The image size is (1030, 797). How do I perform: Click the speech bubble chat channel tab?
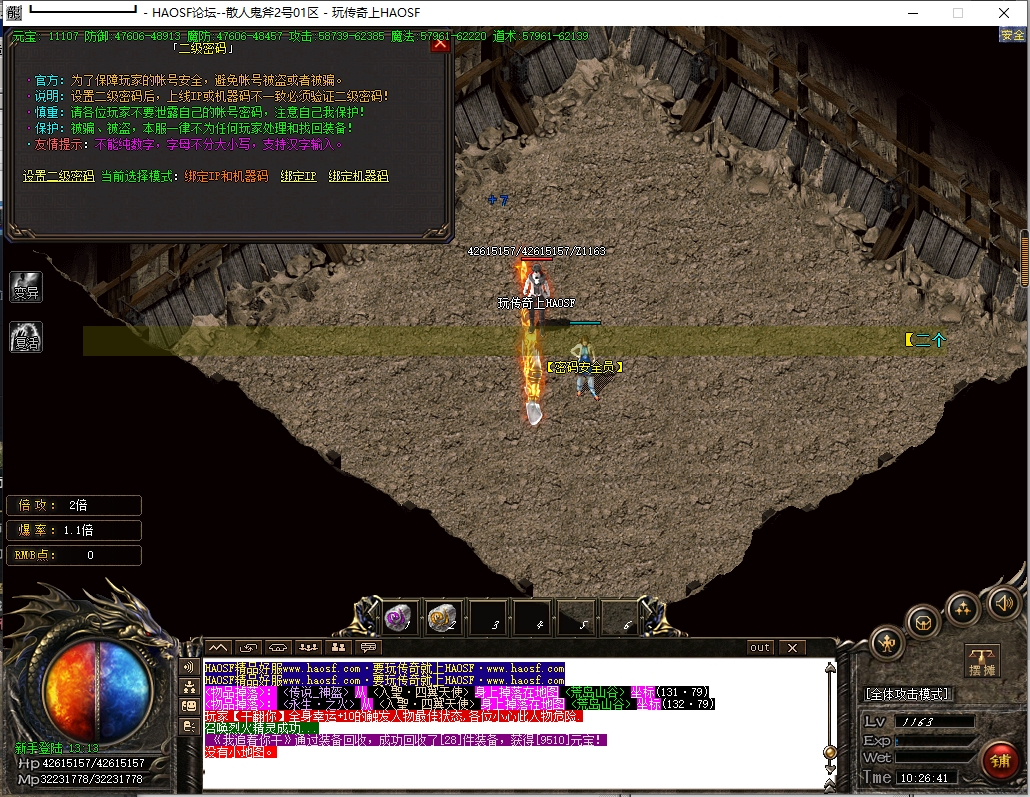pyautogui.click(x=369, y=648)
